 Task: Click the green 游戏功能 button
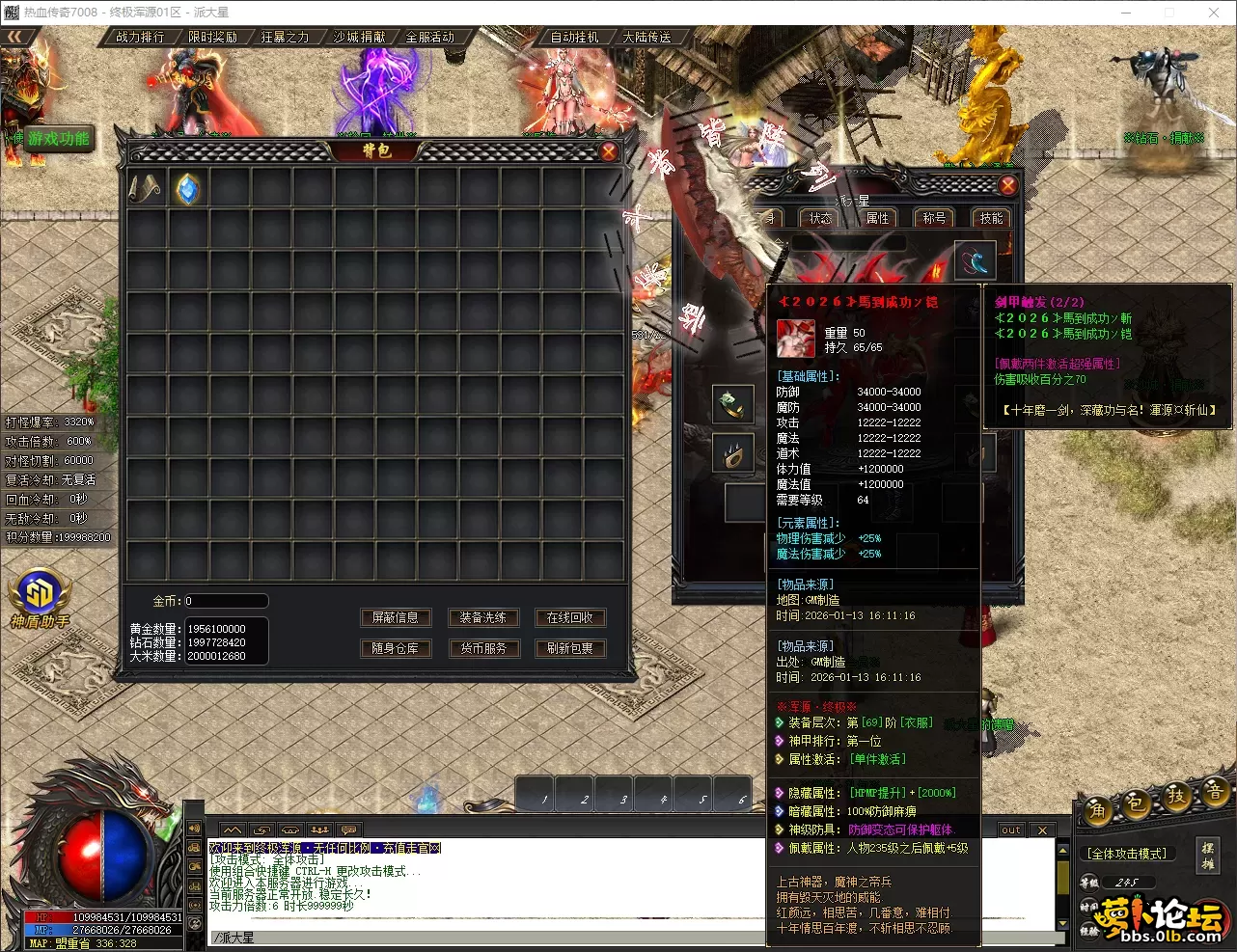pos(58,139)
